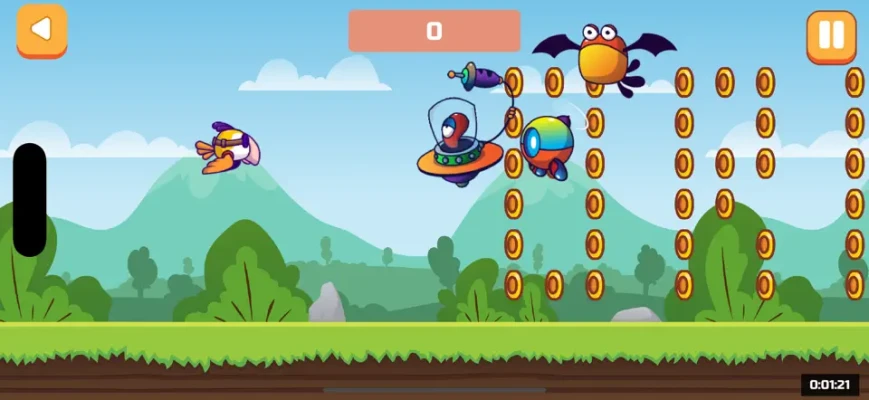
Task: Pause the game with the orange button
Action: (831, 36)
